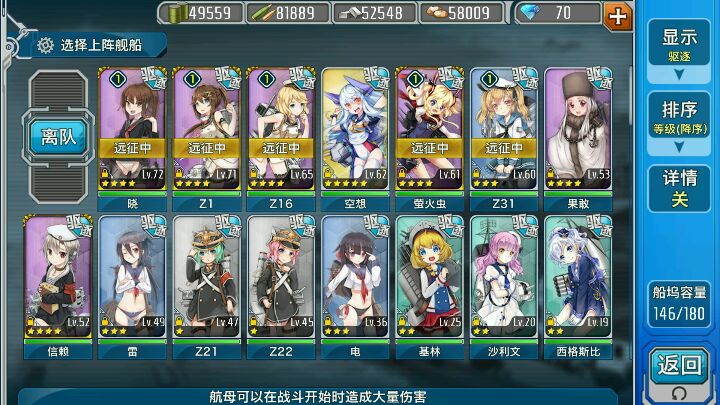Select the Z31 ship card
720x405 pixels.
pos(504,130)
